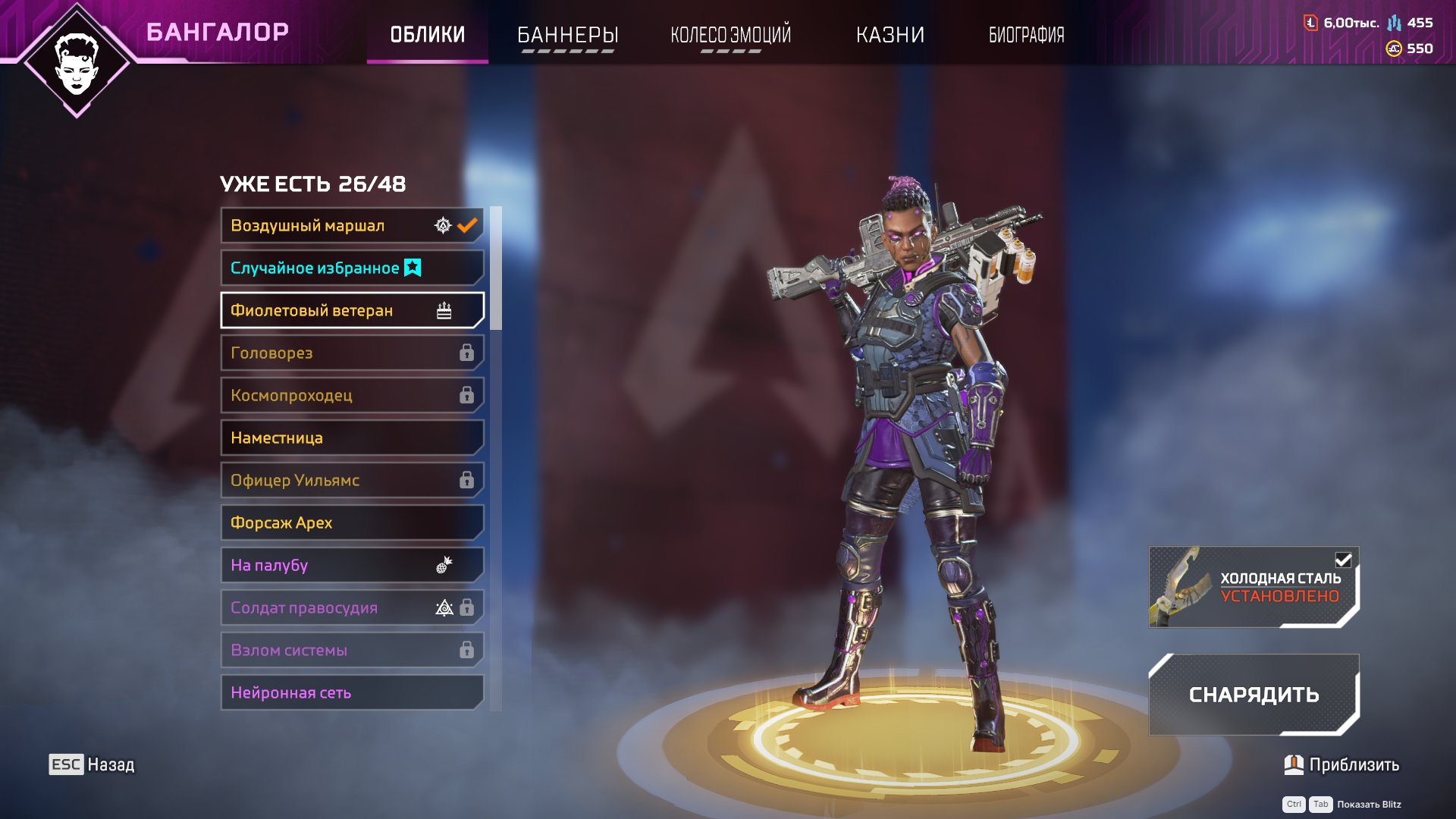Image resolution: width=1456 pixels, height=819 pixels.
Task: Switch to the Облики tab
Action: click(427, 35)
